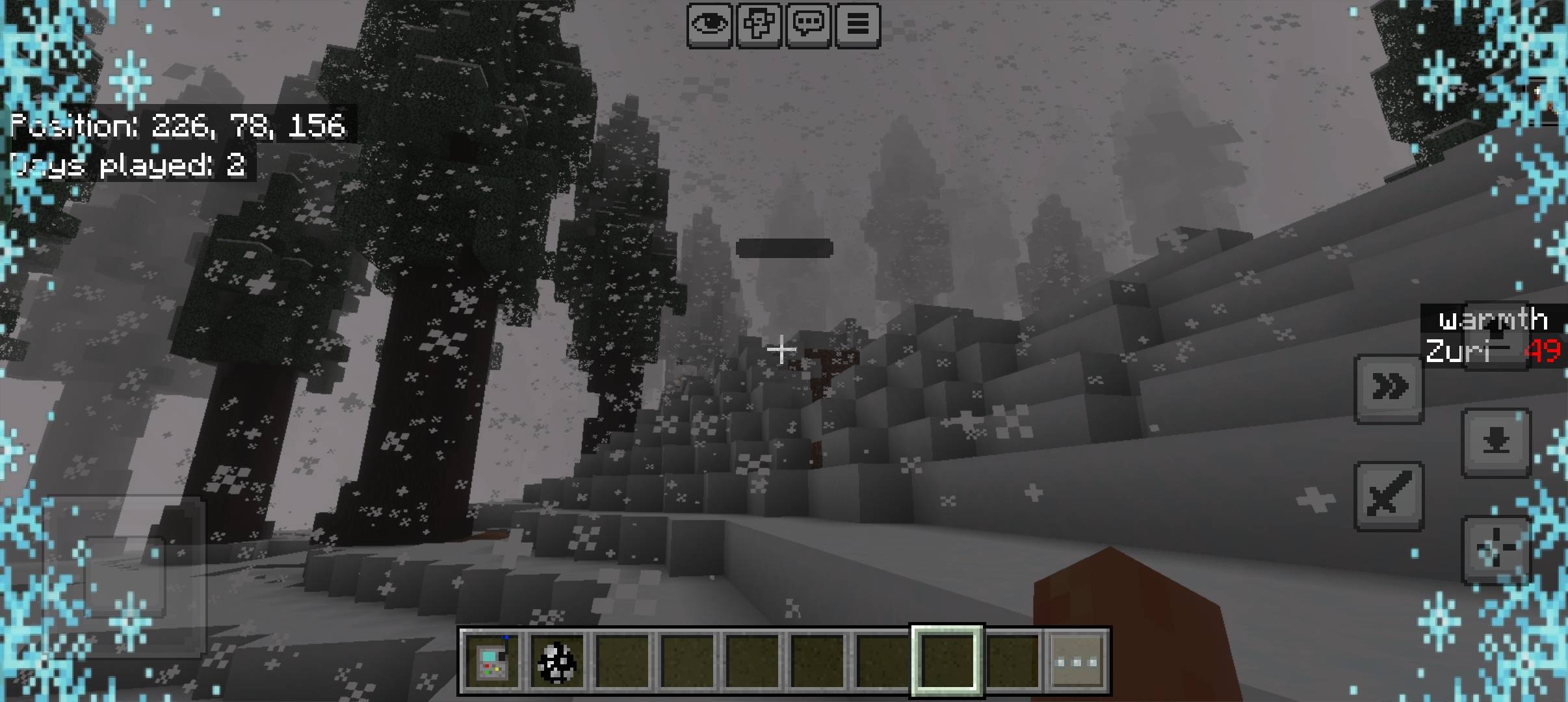Select the currently highlighted empty hotbar slot
The height and width of the screenshot is (702, 1568).
click(947, 658)
